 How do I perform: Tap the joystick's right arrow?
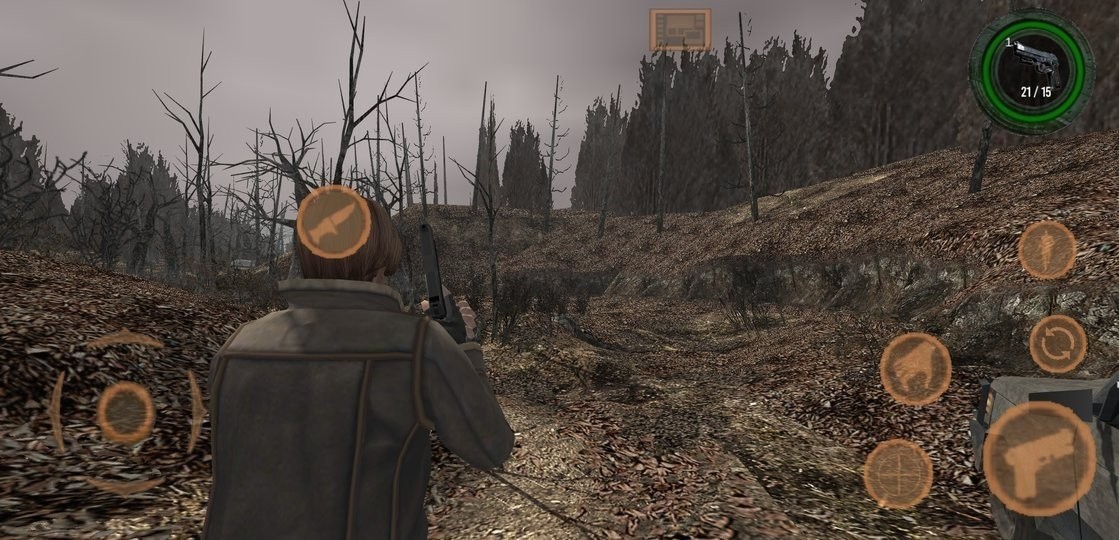click(195, 411)
